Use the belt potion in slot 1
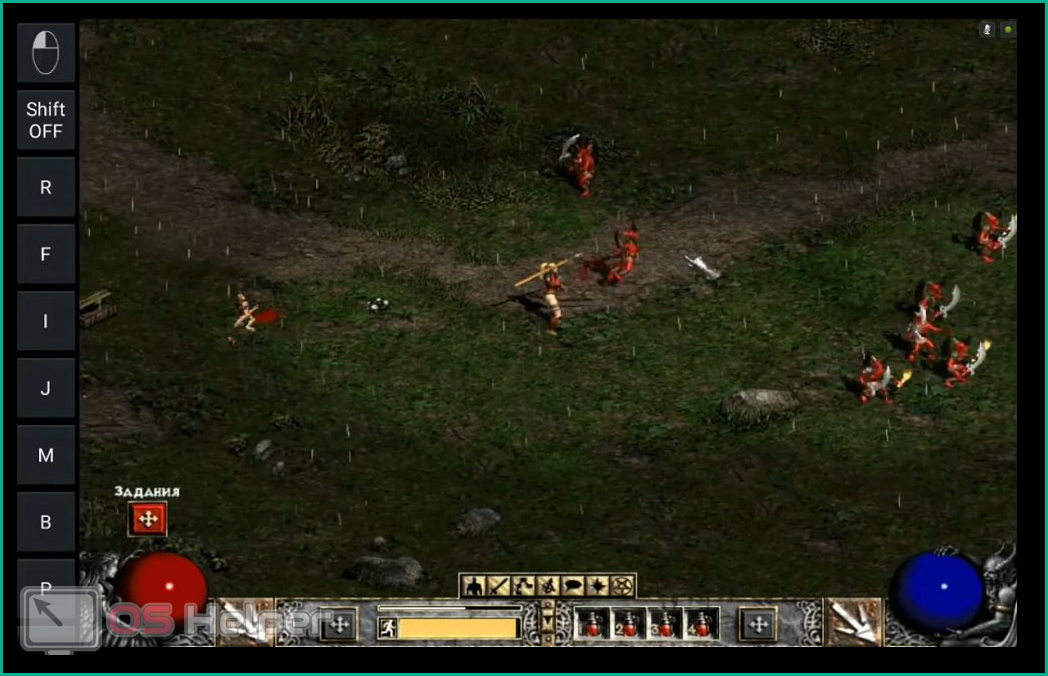The width and height of the screenshot is (1048, 676). pos(594,625)
